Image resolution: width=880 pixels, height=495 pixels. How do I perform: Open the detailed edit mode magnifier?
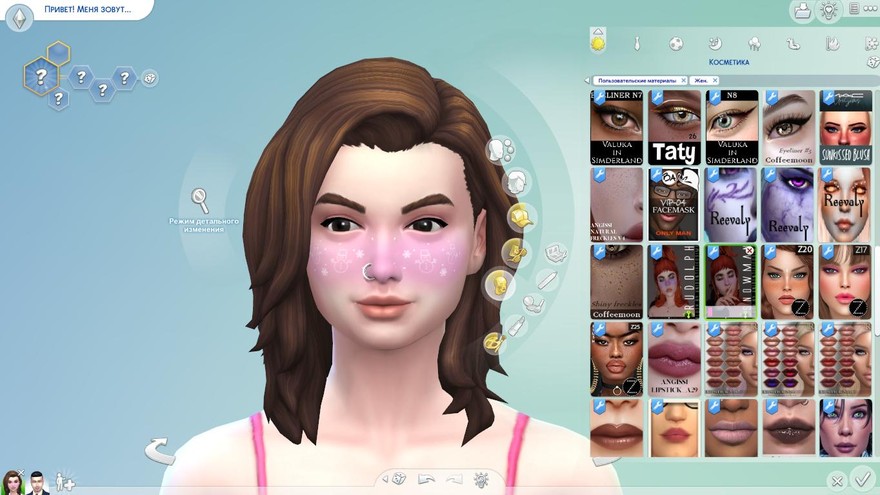click(x=200, y=199)
